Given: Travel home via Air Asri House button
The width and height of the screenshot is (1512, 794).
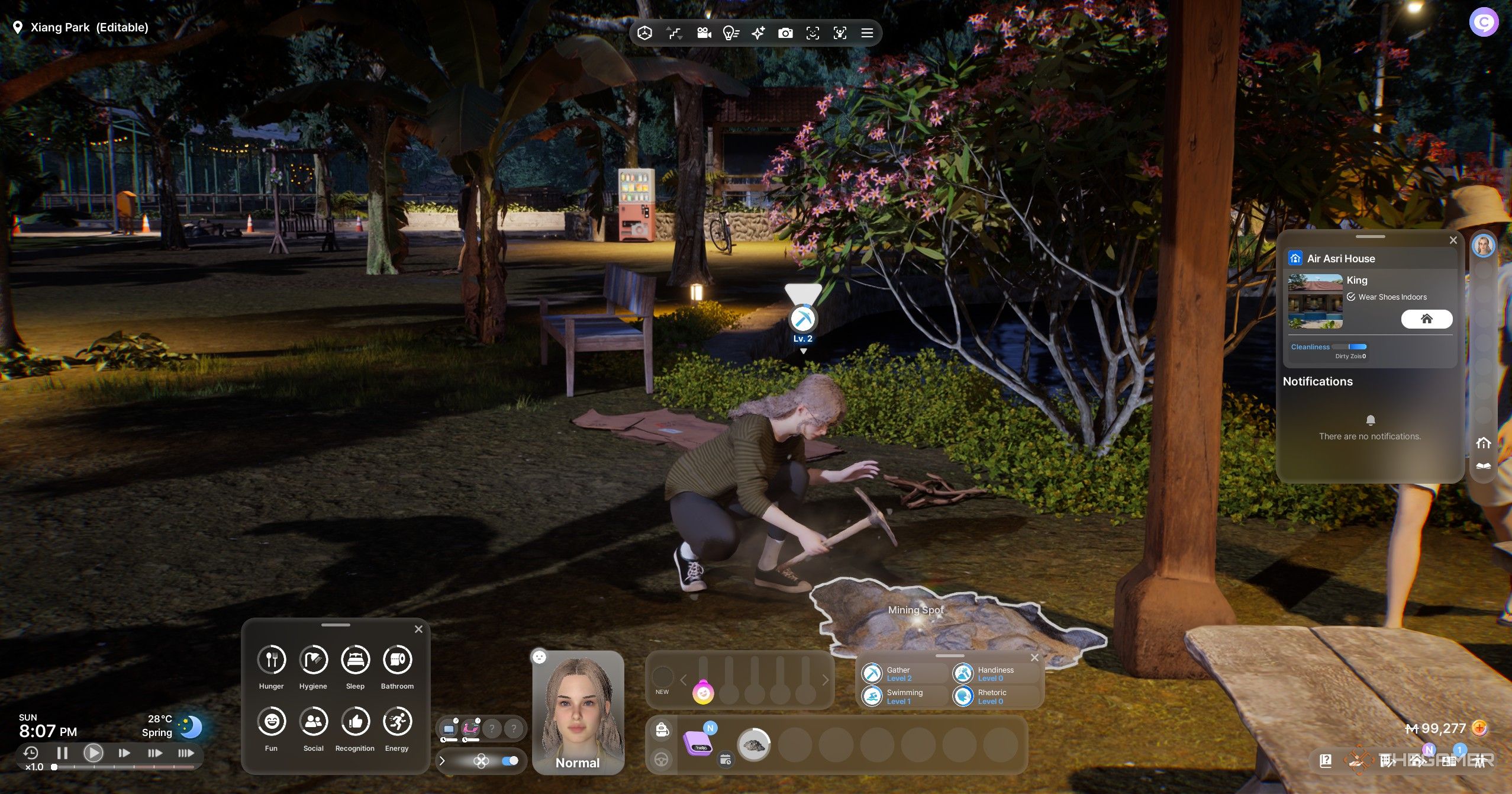Looking at the screenshot, I should 1426,319.
